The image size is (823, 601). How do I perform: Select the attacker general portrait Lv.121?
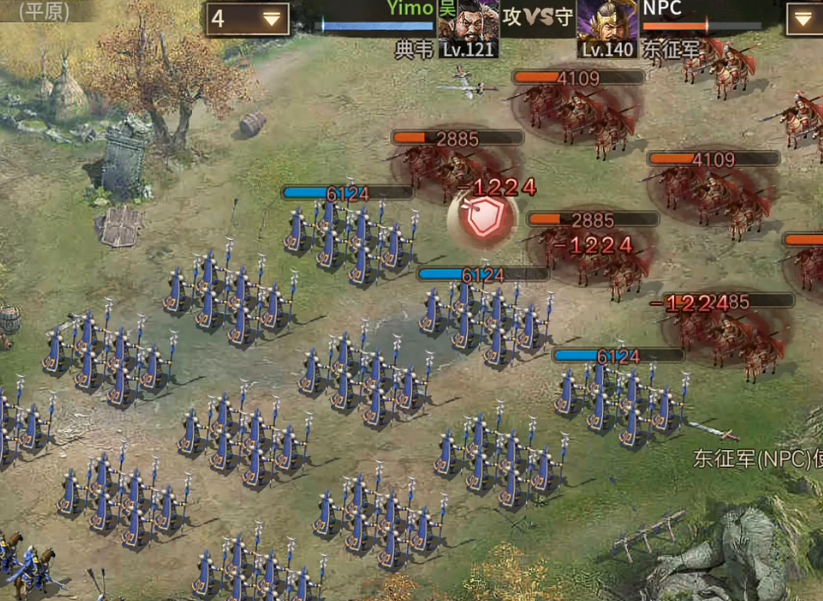pyautogui.click(x=470, y=27)
